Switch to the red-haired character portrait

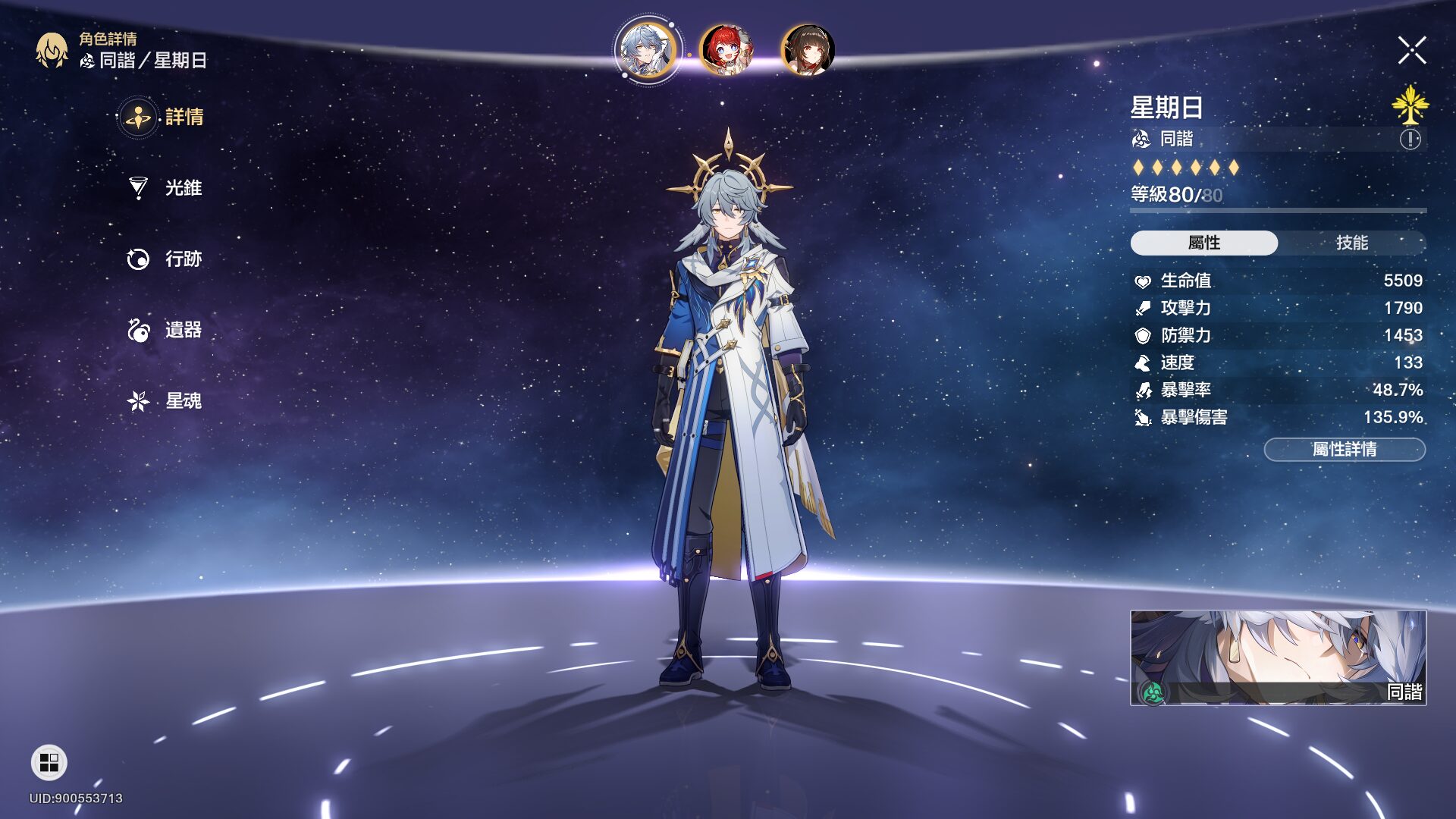click(726, 50)
